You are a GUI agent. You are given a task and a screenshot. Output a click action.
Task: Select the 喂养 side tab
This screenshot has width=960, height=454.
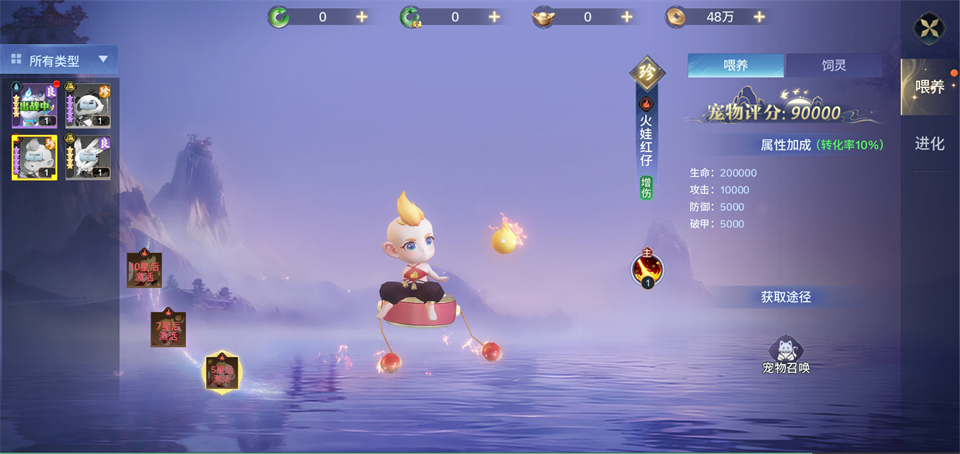pyautogui.click(x=929, y=87)
